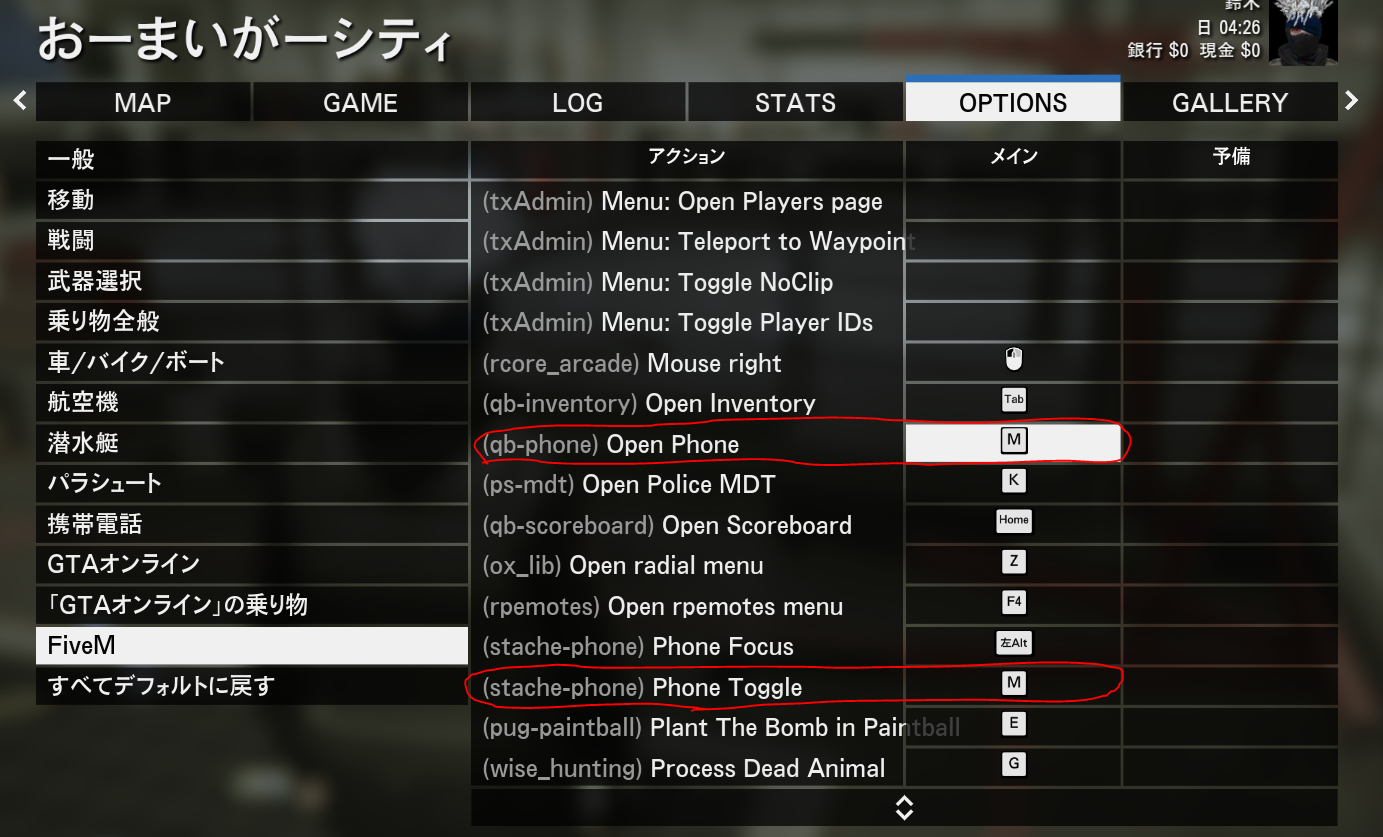Click the Home key icon for Open Scoreboard

pos(1013,521)
